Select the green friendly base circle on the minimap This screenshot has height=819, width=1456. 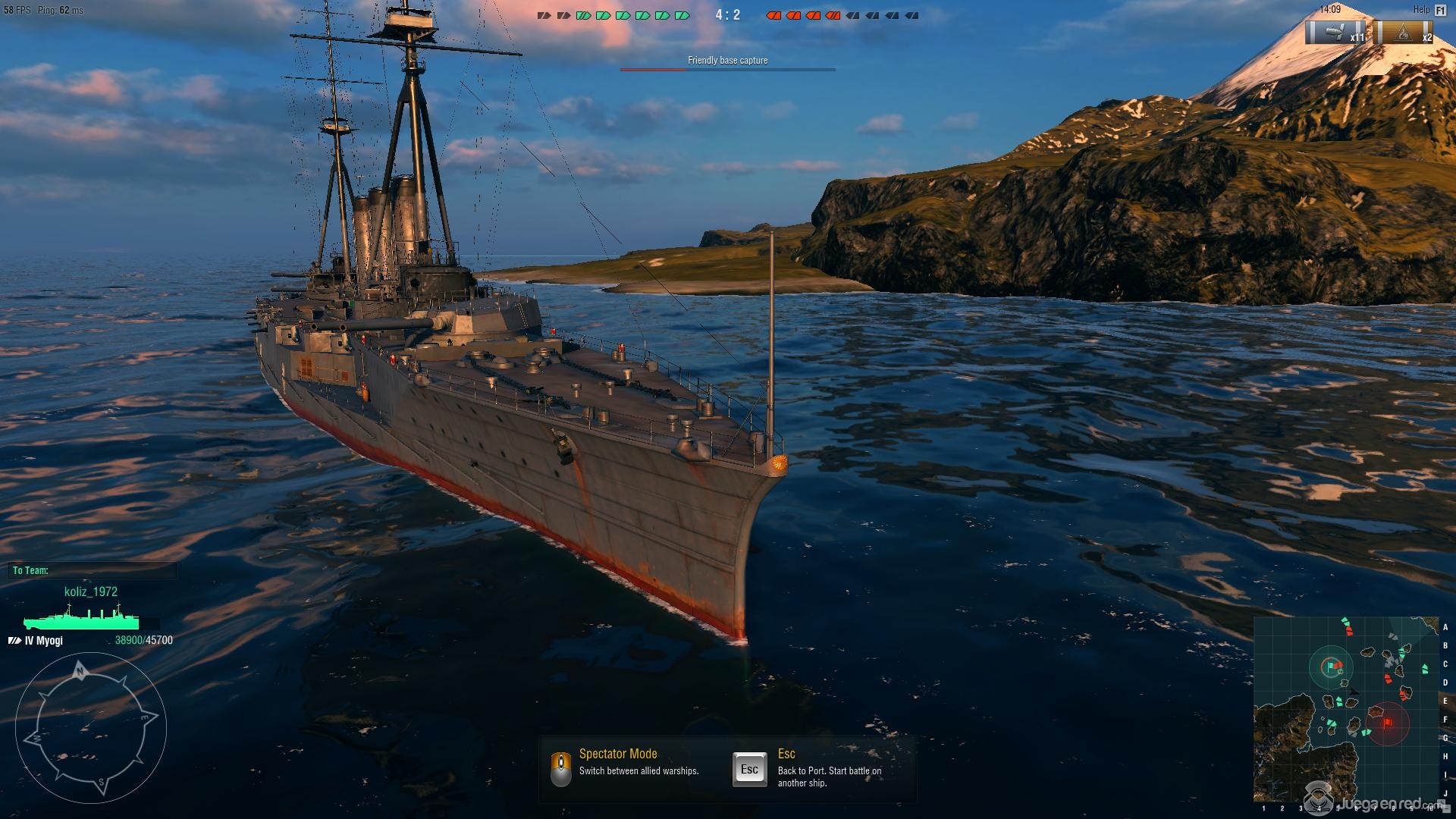1331,667
